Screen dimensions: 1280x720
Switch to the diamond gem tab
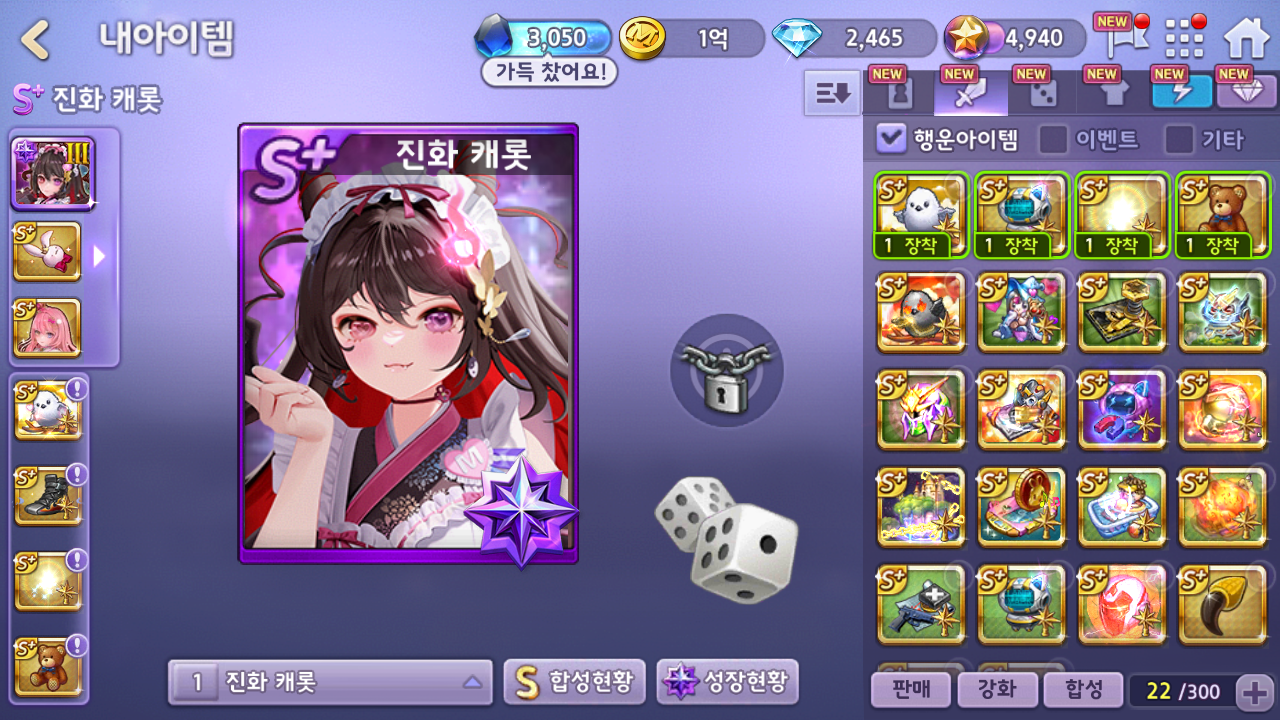coord(1242,94)
